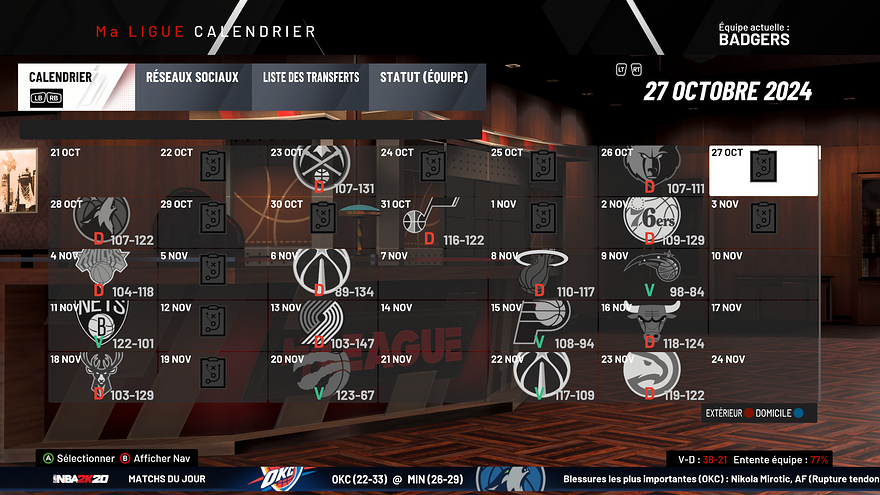Select the 11 Nov Nets game
The height and width of the screenshot is (495, 880).
[103, 325]
